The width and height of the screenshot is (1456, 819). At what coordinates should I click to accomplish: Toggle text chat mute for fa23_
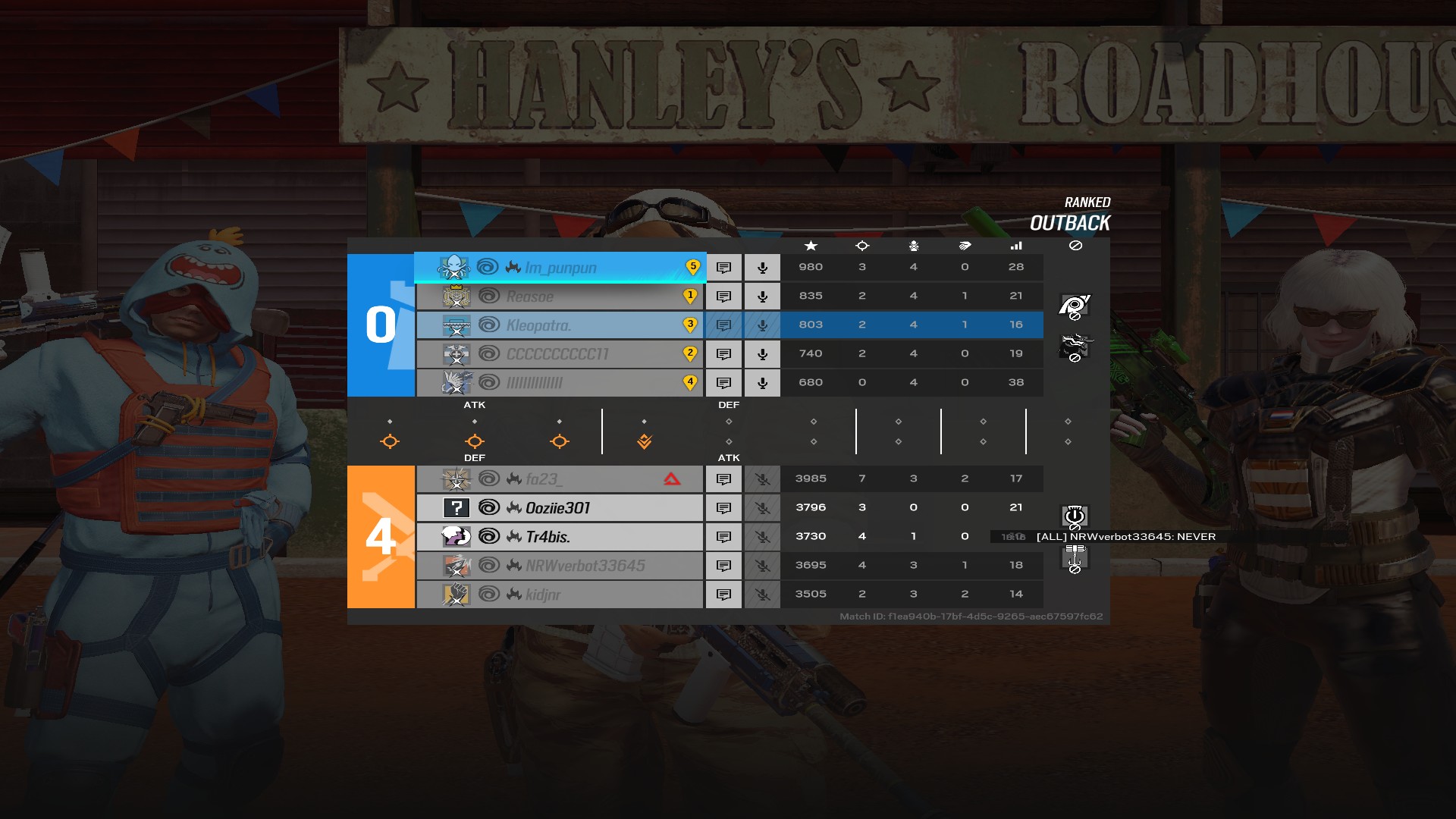pos(723,479)
